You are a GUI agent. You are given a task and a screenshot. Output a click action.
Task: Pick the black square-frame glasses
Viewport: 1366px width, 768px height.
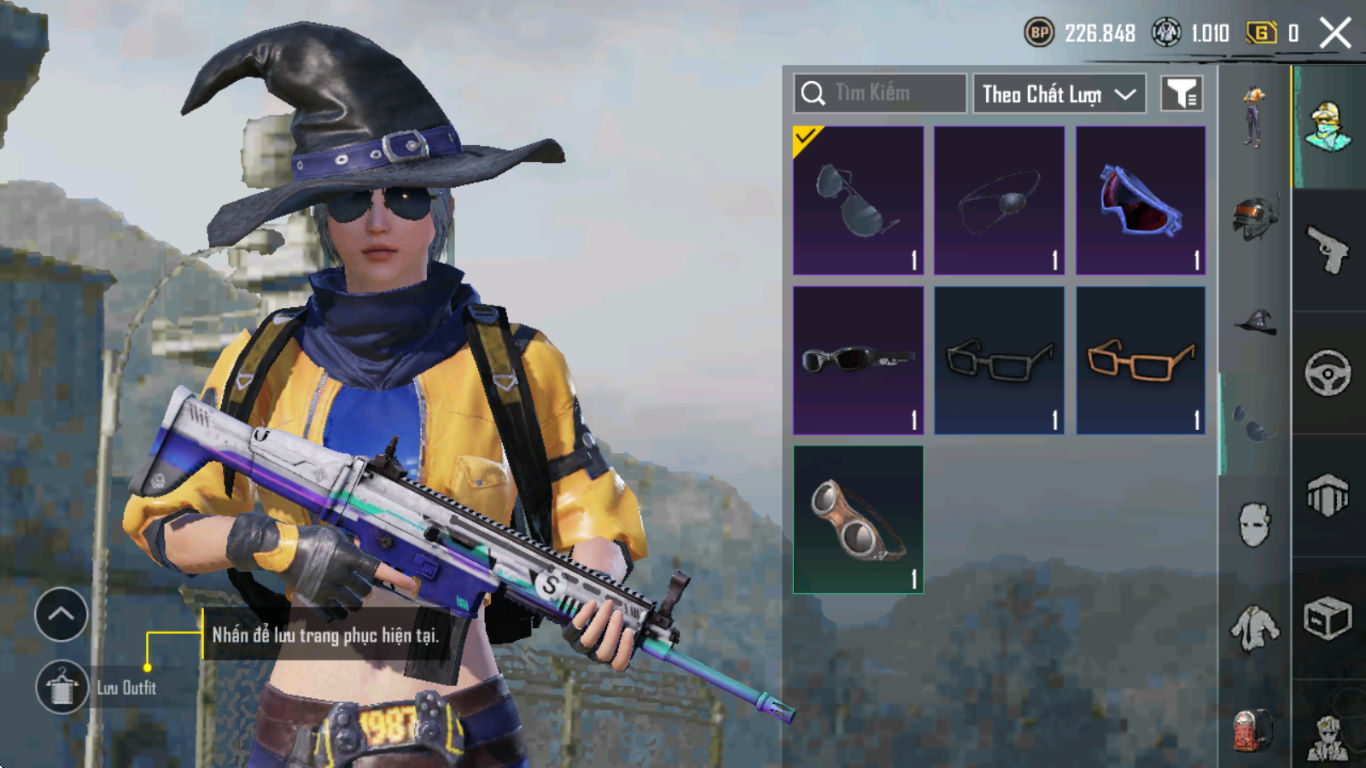click(x=999, y=360)
